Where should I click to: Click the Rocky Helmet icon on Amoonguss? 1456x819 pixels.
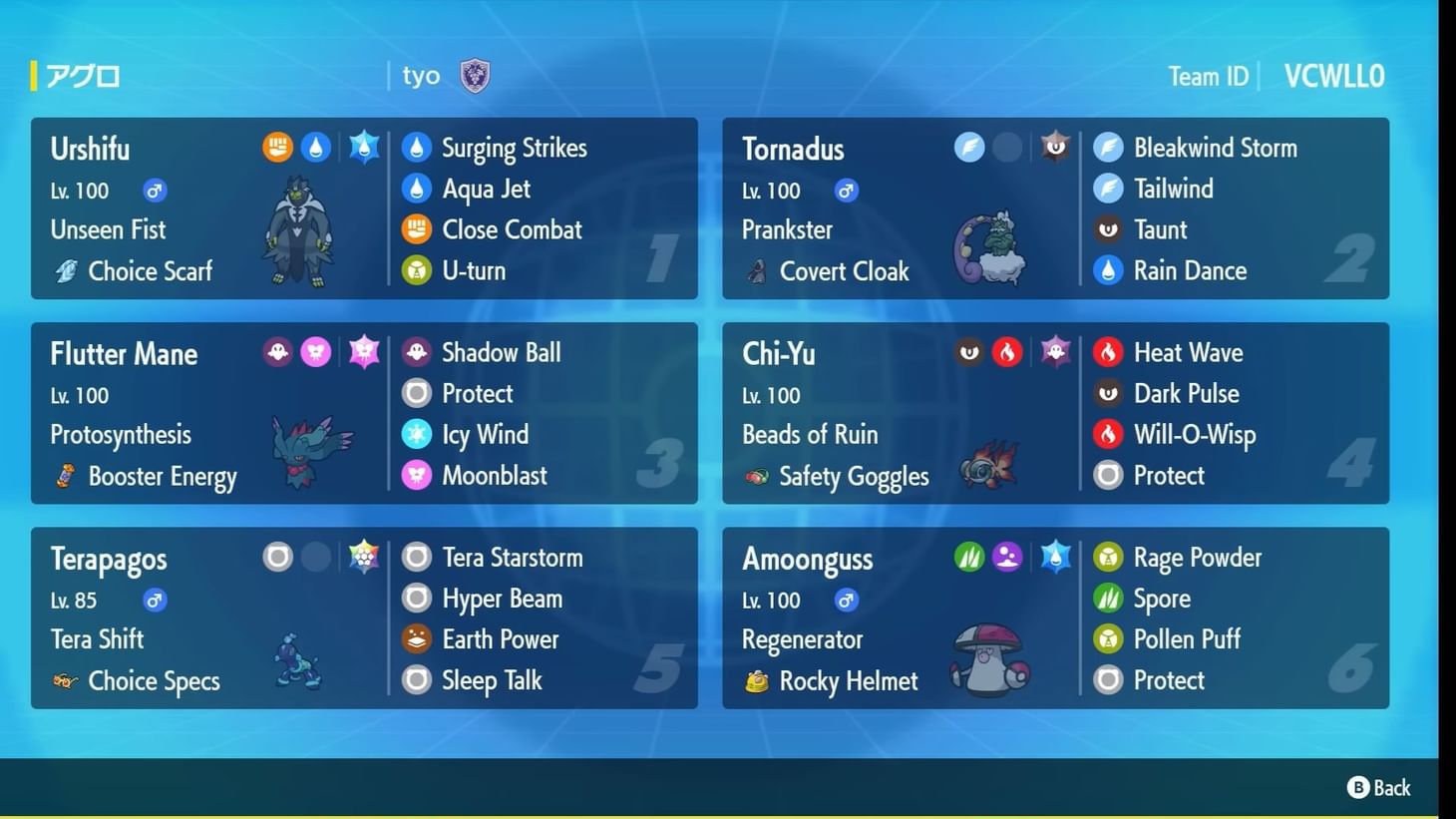point(756,680)
